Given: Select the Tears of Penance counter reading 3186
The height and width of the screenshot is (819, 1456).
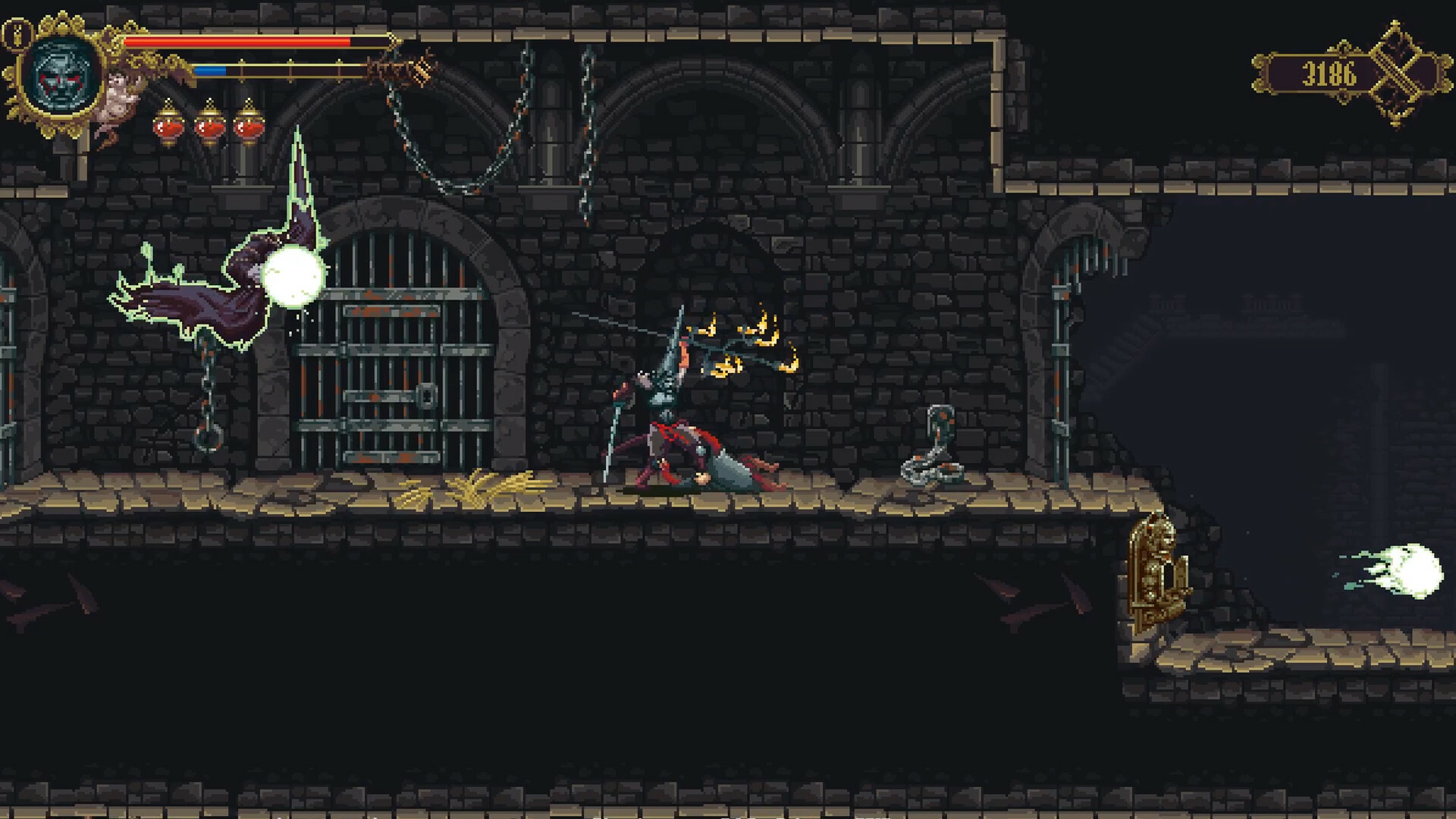Looking at the screenshot, I should pyautogui.click(x=1329, y=72).
